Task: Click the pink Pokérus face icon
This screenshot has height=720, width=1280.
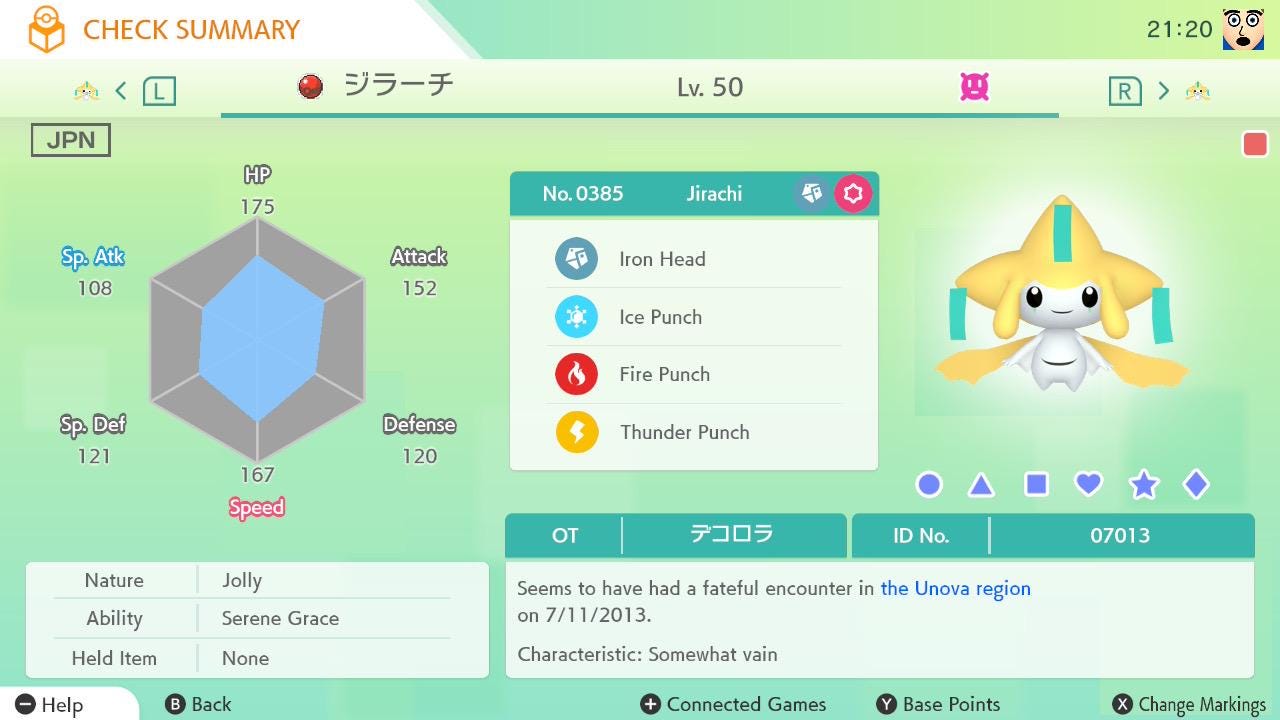Action: (974, 88)
